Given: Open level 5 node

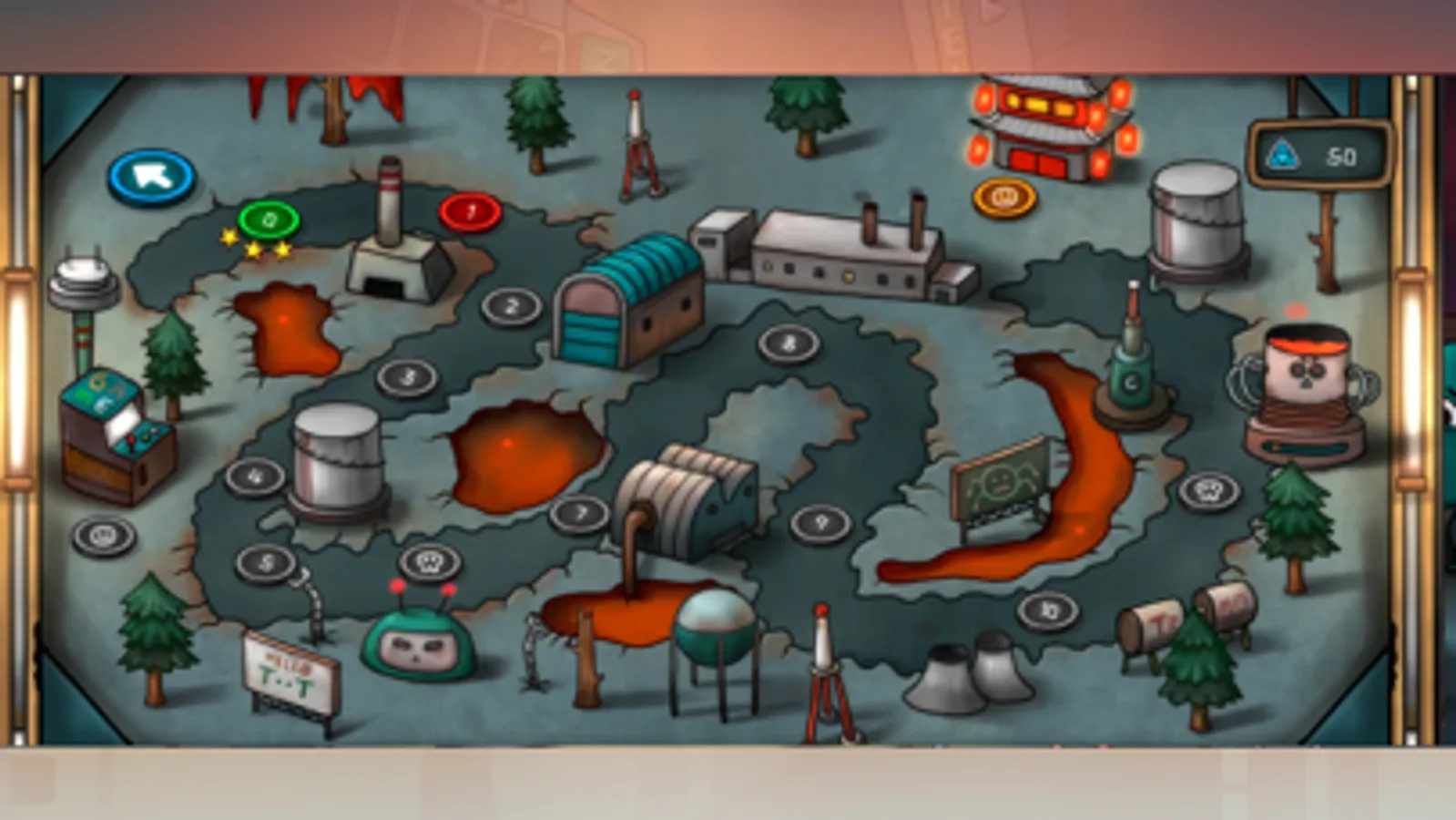Looking at the screenshot, I should (267, 561).
